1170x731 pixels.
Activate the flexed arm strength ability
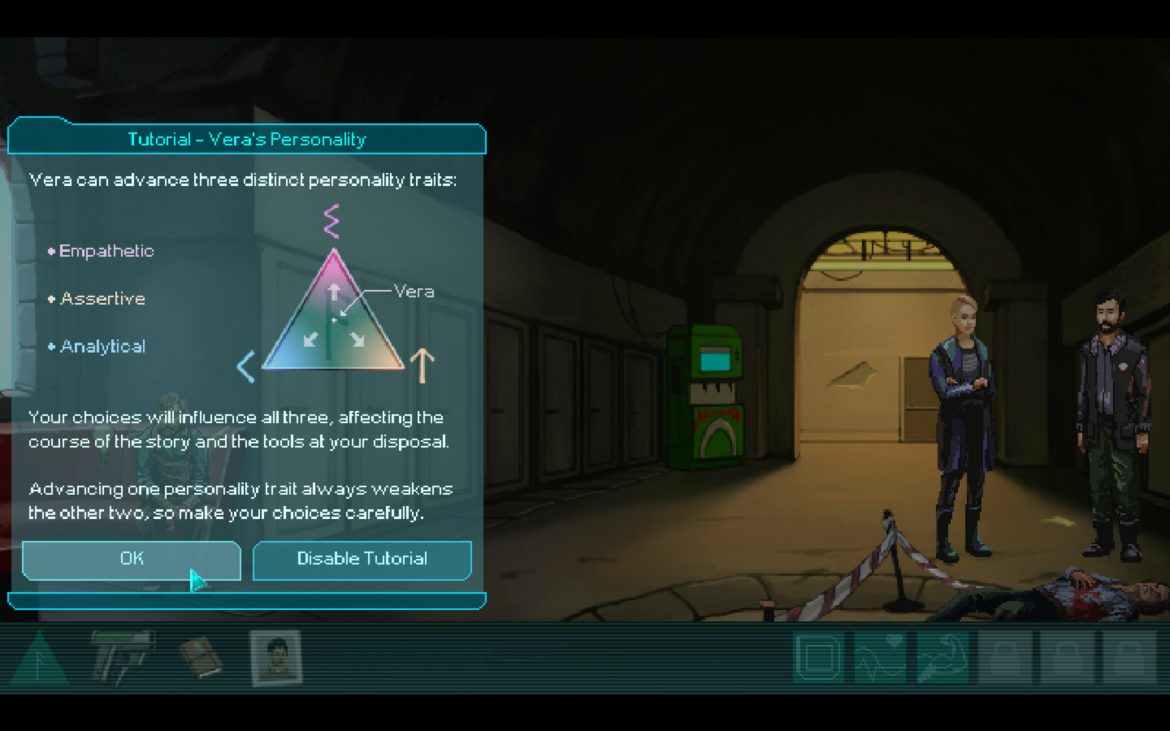[x=942, y=658]
